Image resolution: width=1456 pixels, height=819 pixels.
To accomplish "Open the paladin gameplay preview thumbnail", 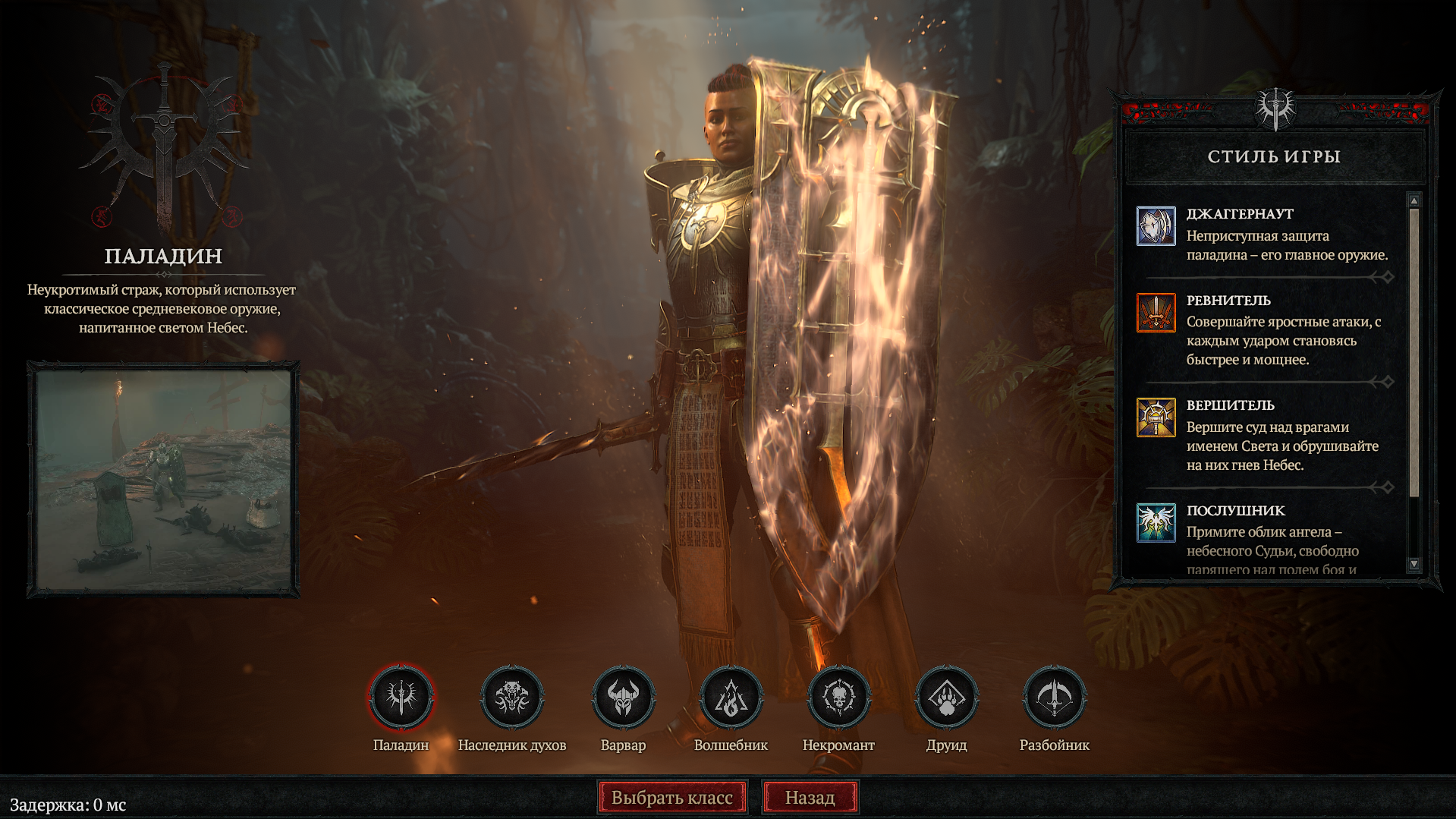I will coord(164,480).
